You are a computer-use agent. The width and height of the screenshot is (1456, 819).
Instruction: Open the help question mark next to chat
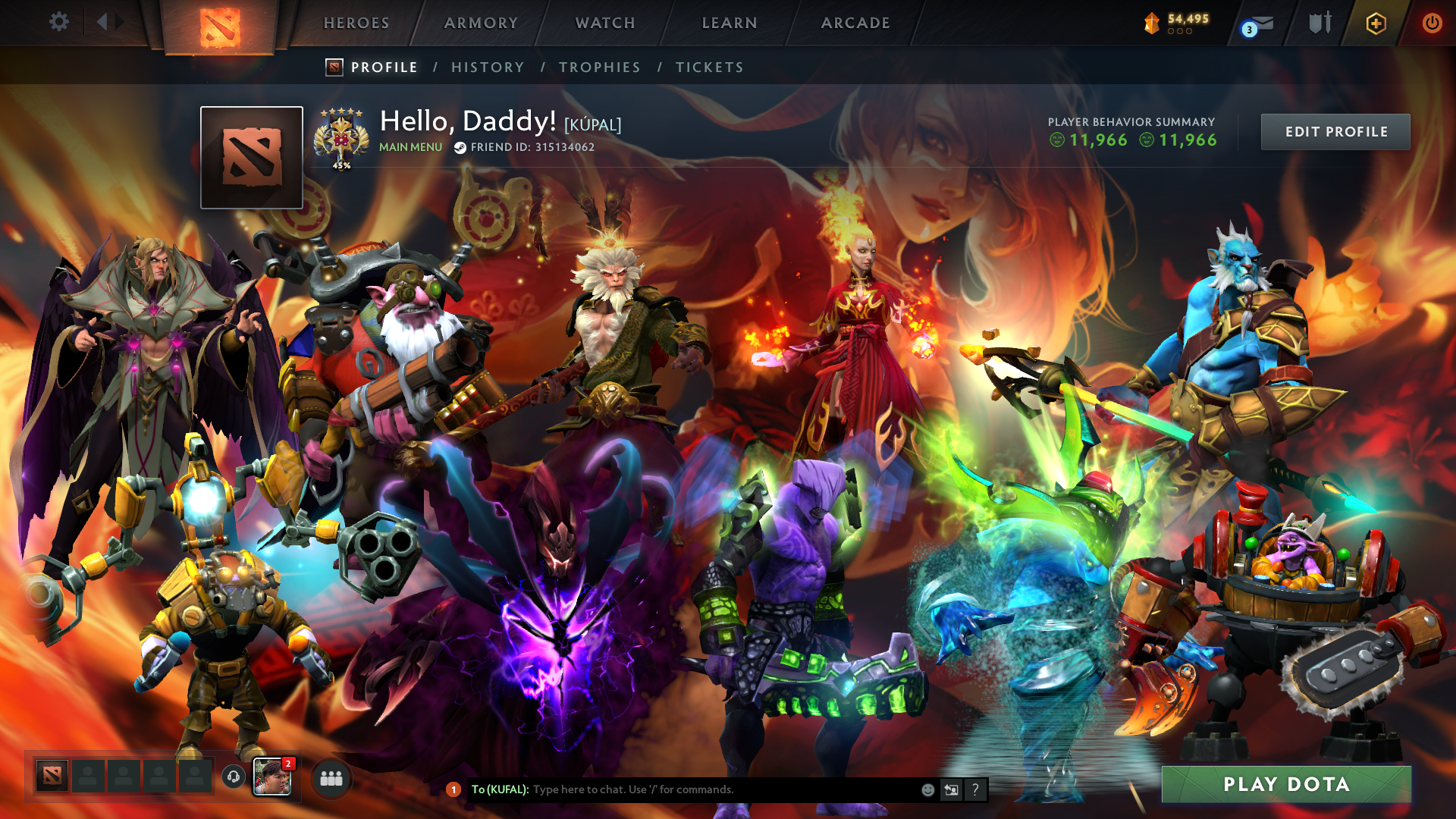coord(976,789)
